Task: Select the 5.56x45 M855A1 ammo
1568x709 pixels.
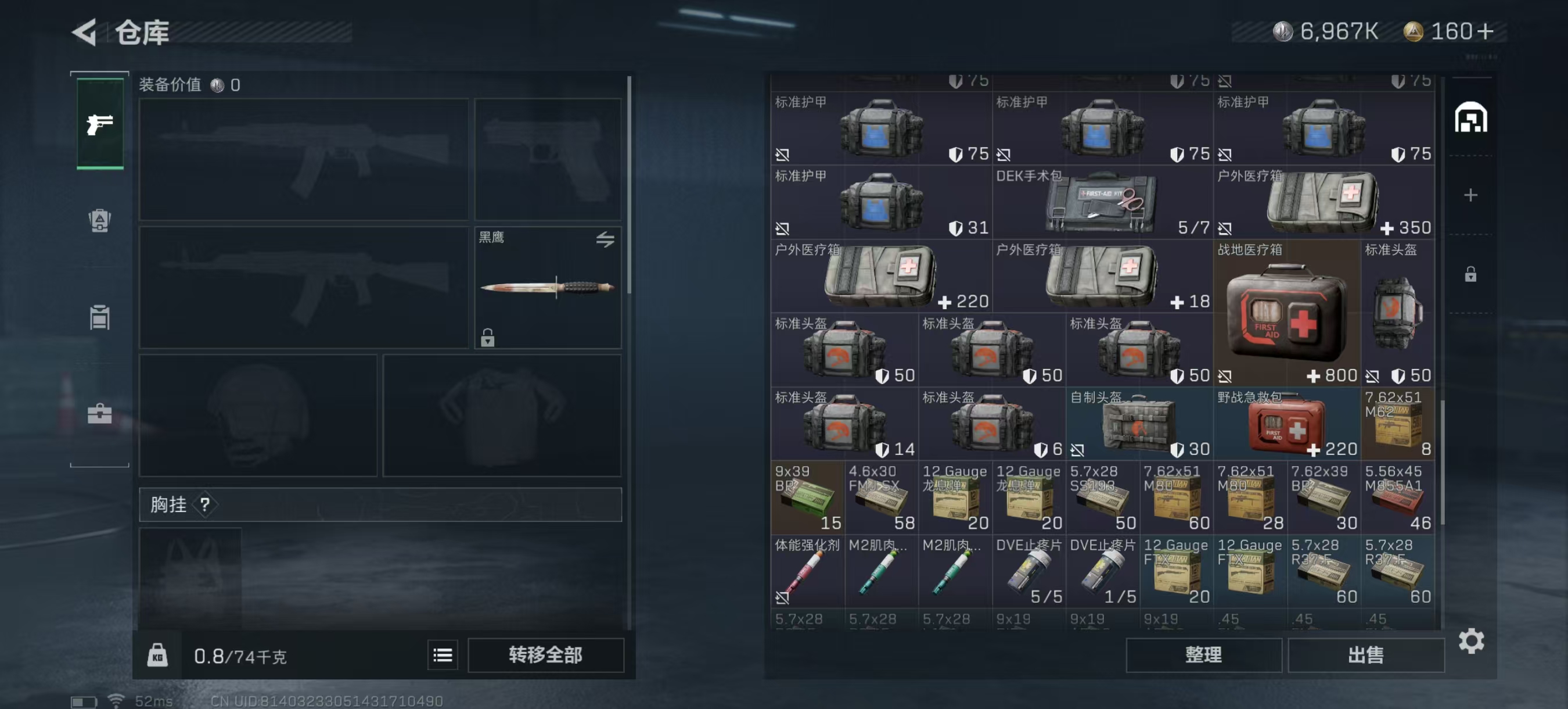Action: [1397, 497]
